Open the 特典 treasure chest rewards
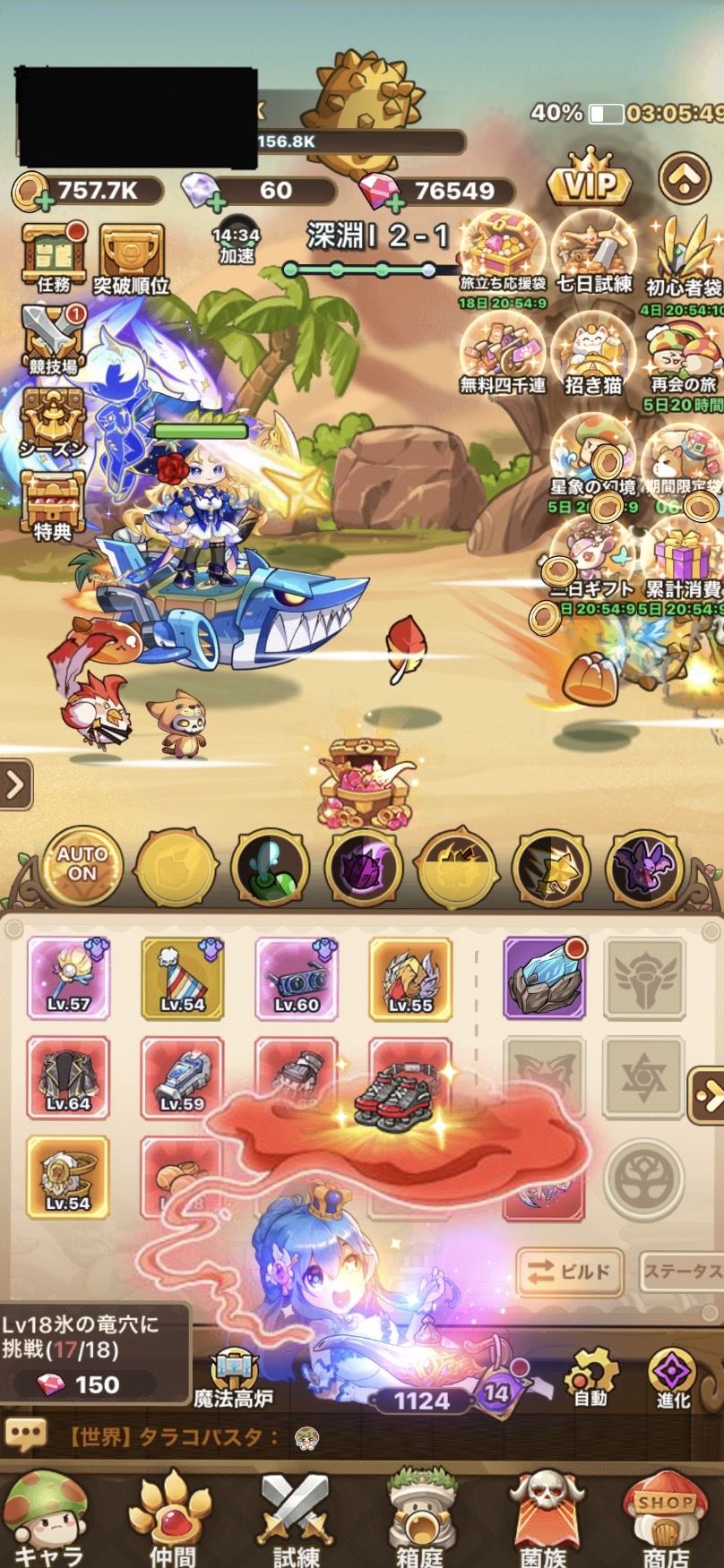This screenshot has width=724, height=1568. click(x=54, y=503)
